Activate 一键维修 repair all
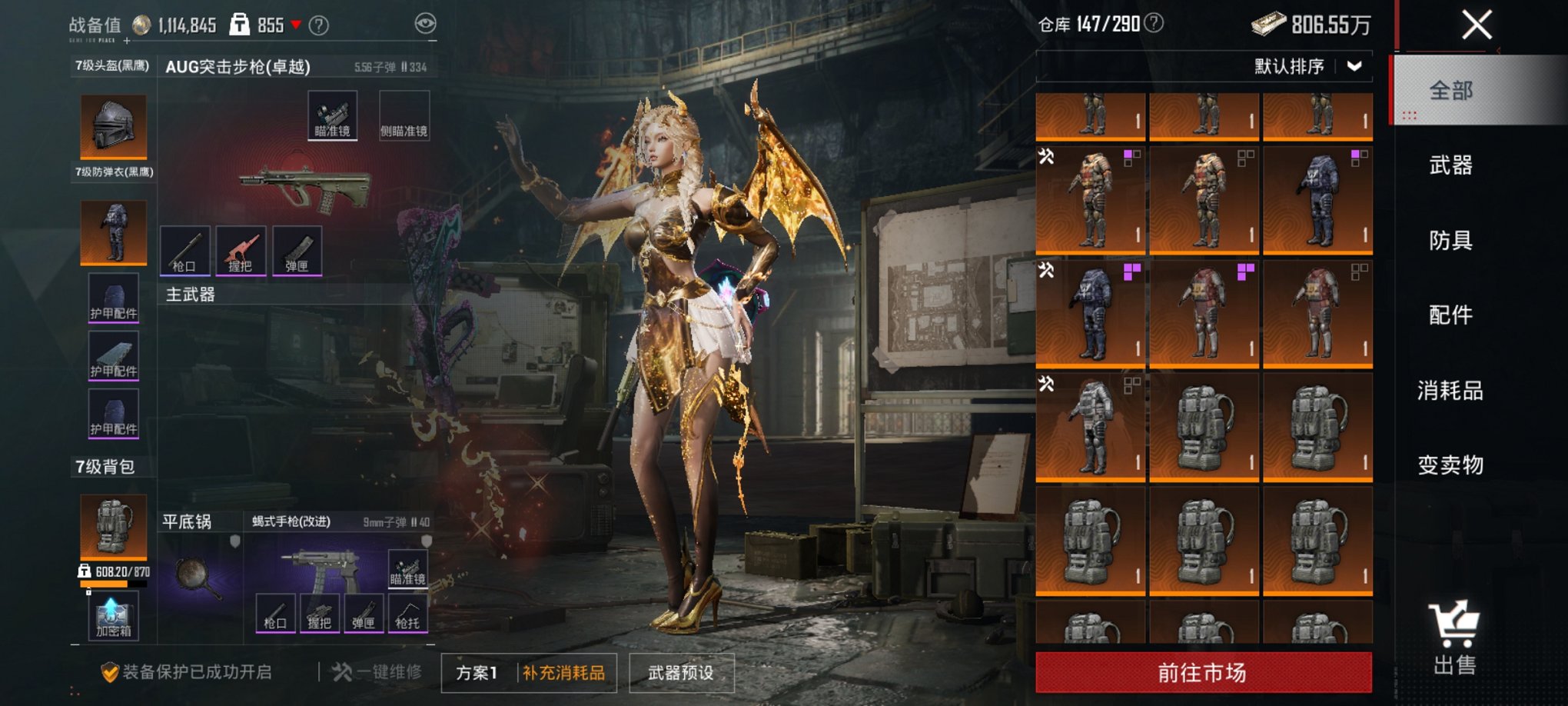The height and width of the screenshot is (706, 1568). click(377, 672)
